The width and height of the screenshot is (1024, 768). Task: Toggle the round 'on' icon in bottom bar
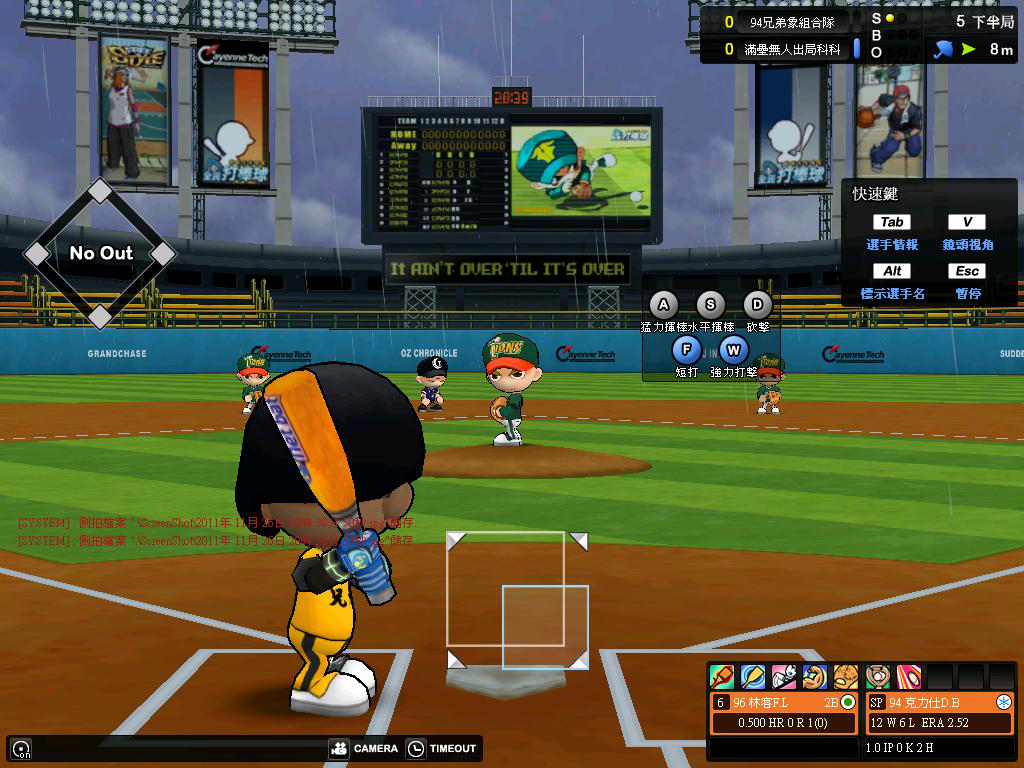(x=20, y=748)
